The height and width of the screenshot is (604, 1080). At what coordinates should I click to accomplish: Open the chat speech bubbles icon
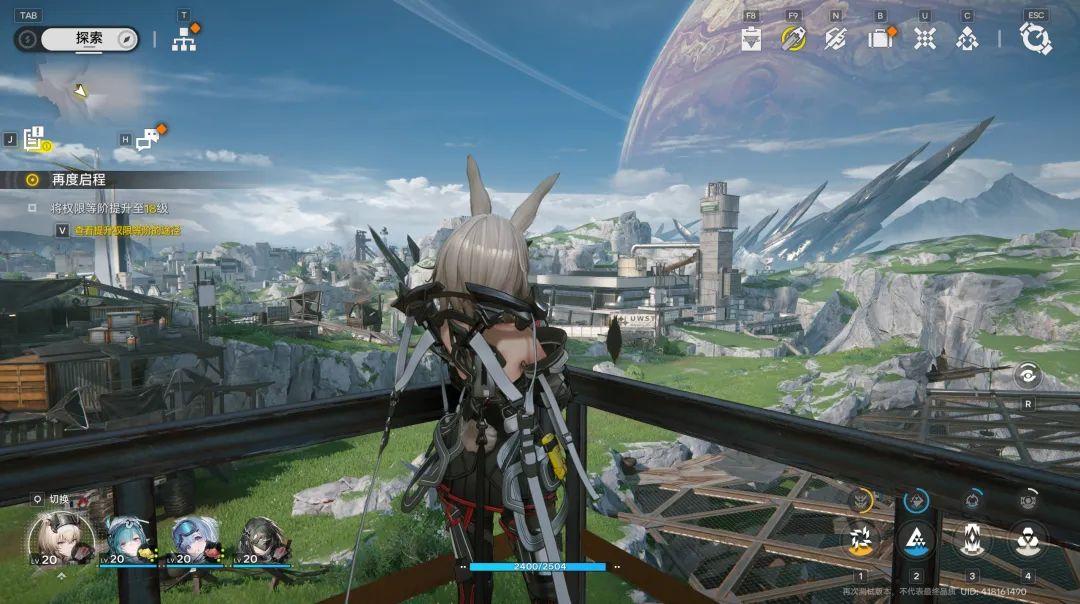pyautogui.click(x=148, y=140)
